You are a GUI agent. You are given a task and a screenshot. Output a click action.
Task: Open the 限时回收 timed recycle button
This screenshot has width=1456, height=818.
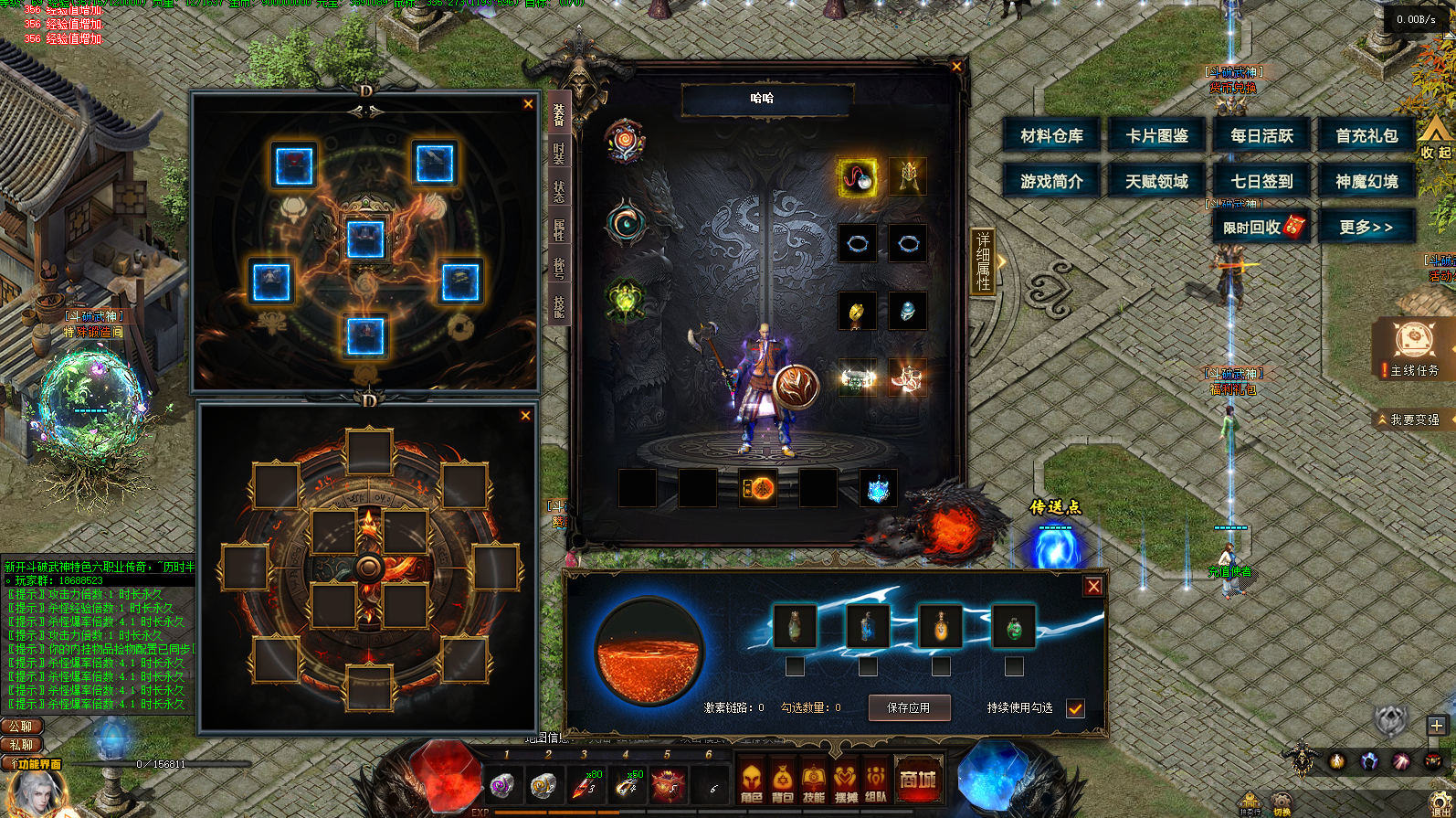click(x=1261, y=227)
